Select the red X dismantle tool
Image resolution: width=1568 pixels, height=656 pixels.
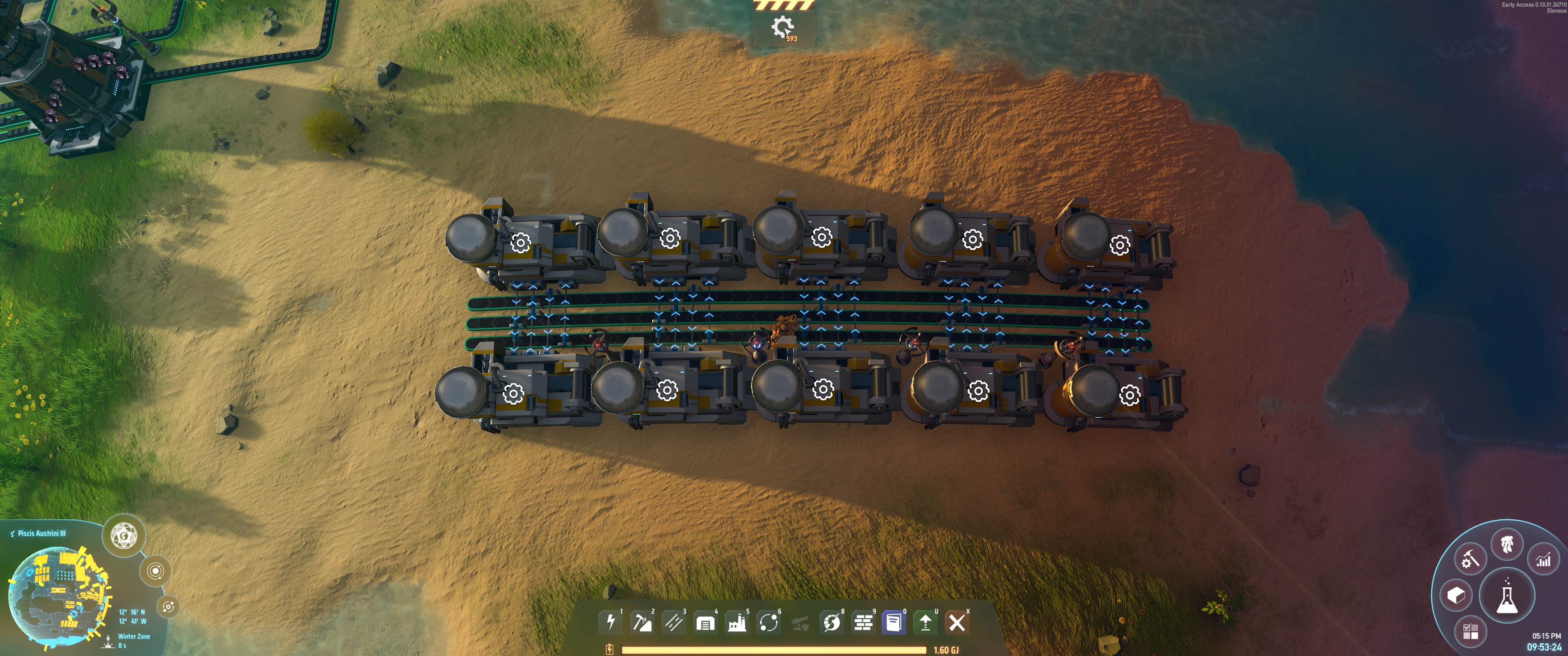pos(957,622)
